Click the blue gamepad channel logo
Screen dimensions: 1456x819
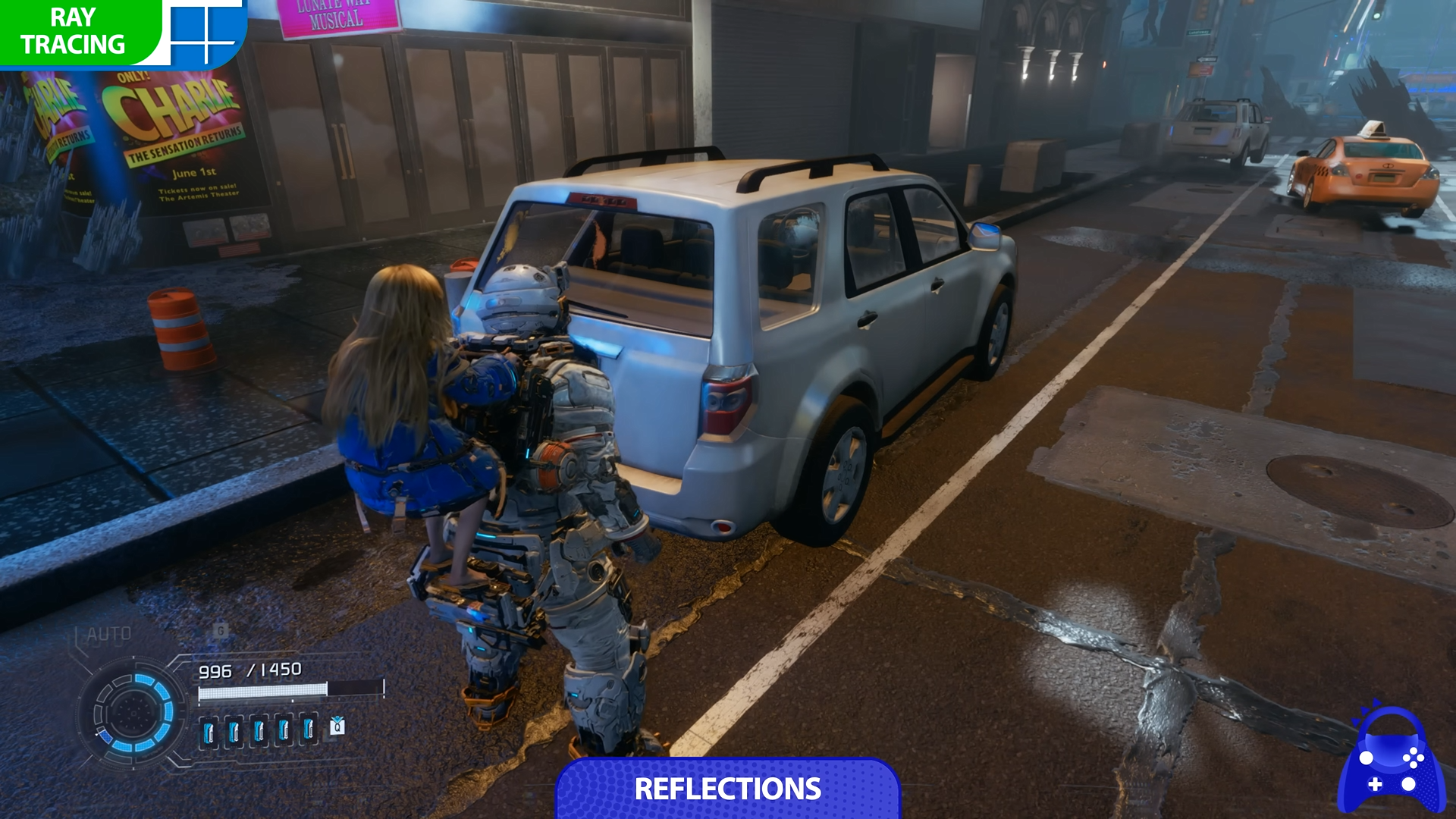[x=1391, y=761]
